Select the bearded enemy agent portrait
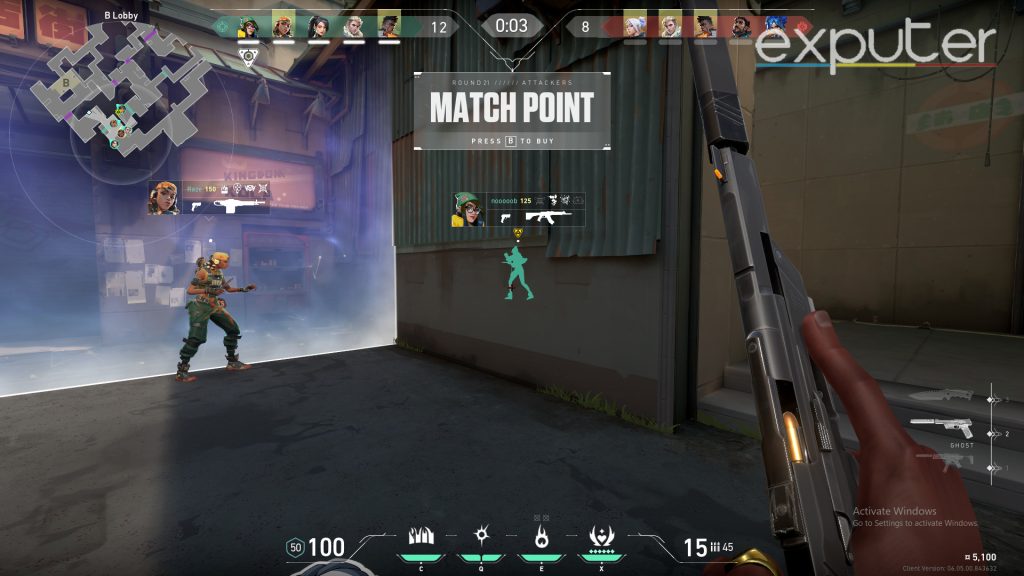Viewport: 1024px width, 576px height. coord(740,25)
